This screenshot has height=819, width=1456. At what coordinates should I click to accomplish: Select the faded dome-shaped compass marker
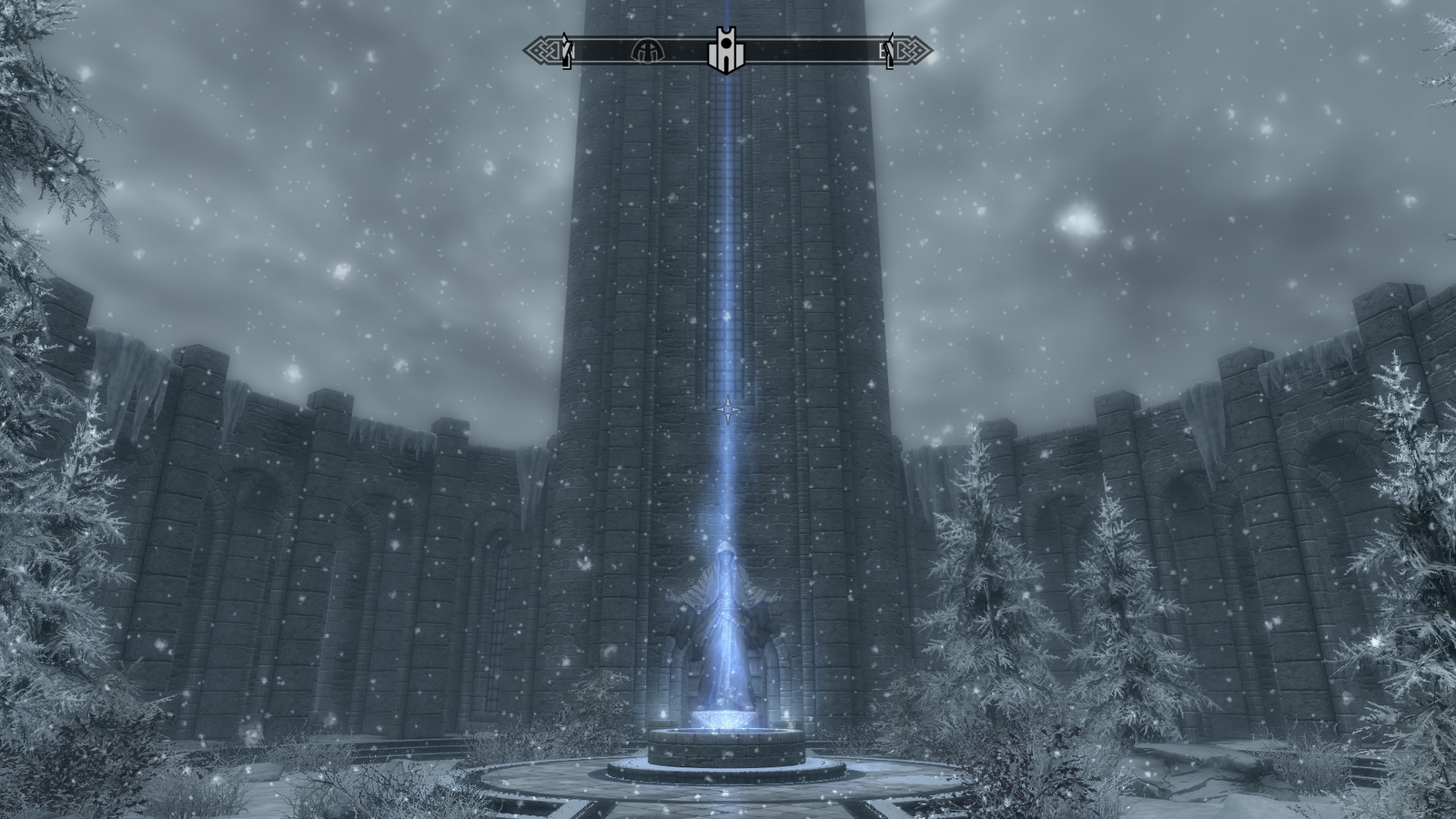(x=649, y=50)
